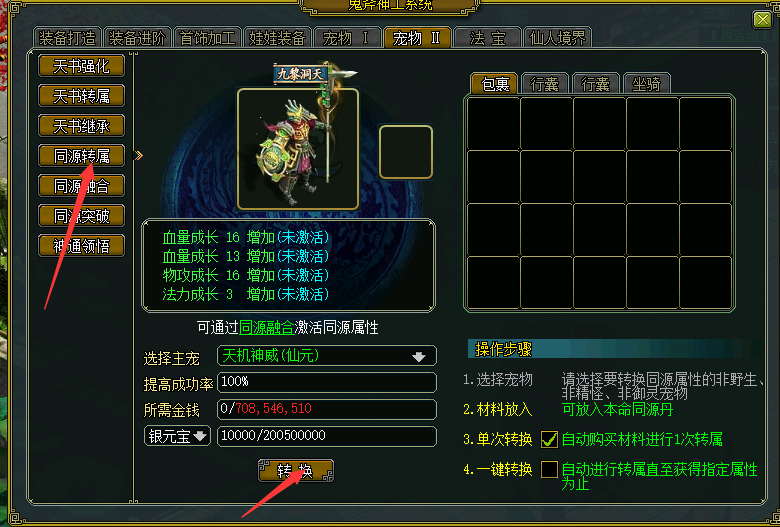
Task: Toggle the 单次转换 auto-buy checkbox
Action: 549,439
